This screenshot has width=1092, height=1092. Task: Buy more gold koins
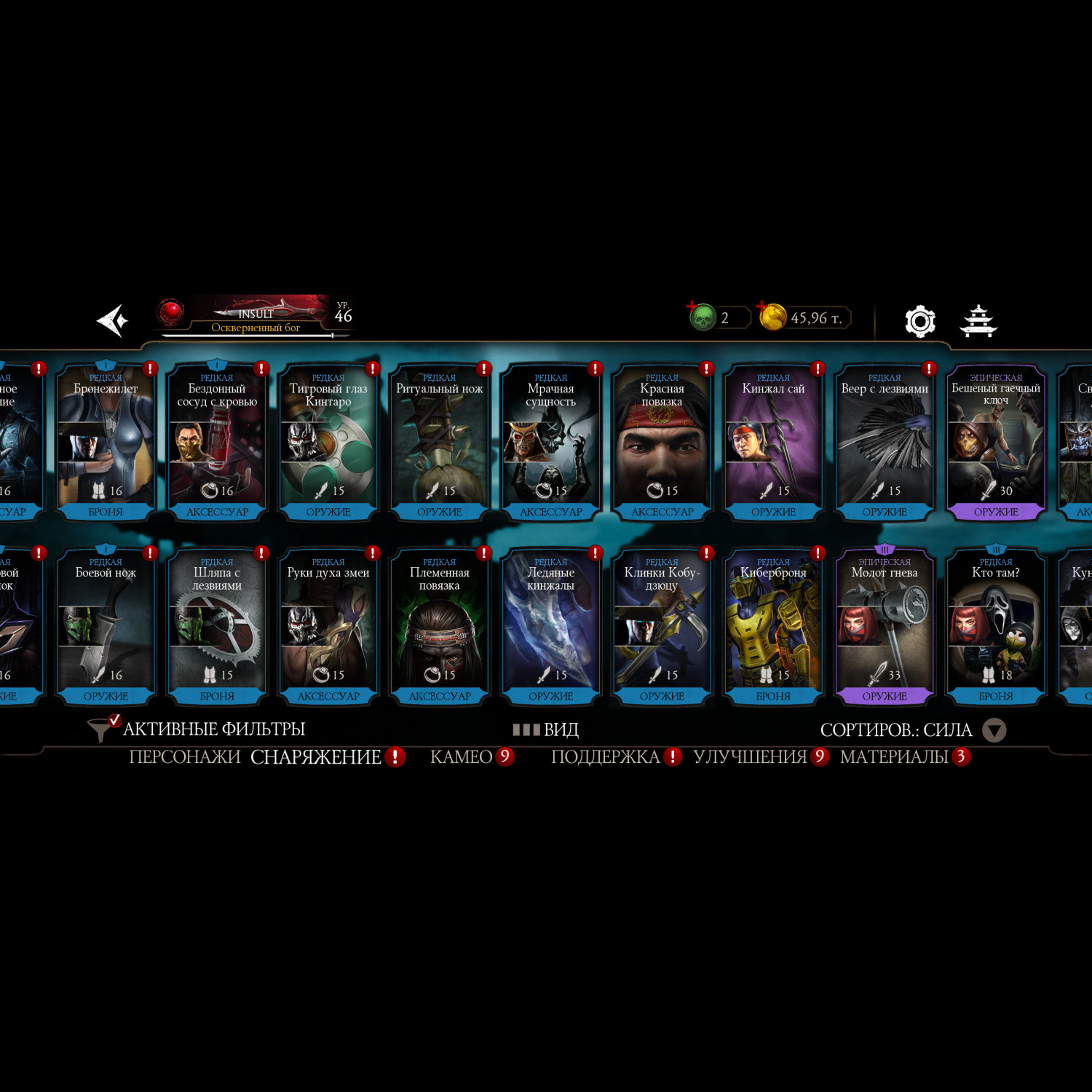(773, 317)
